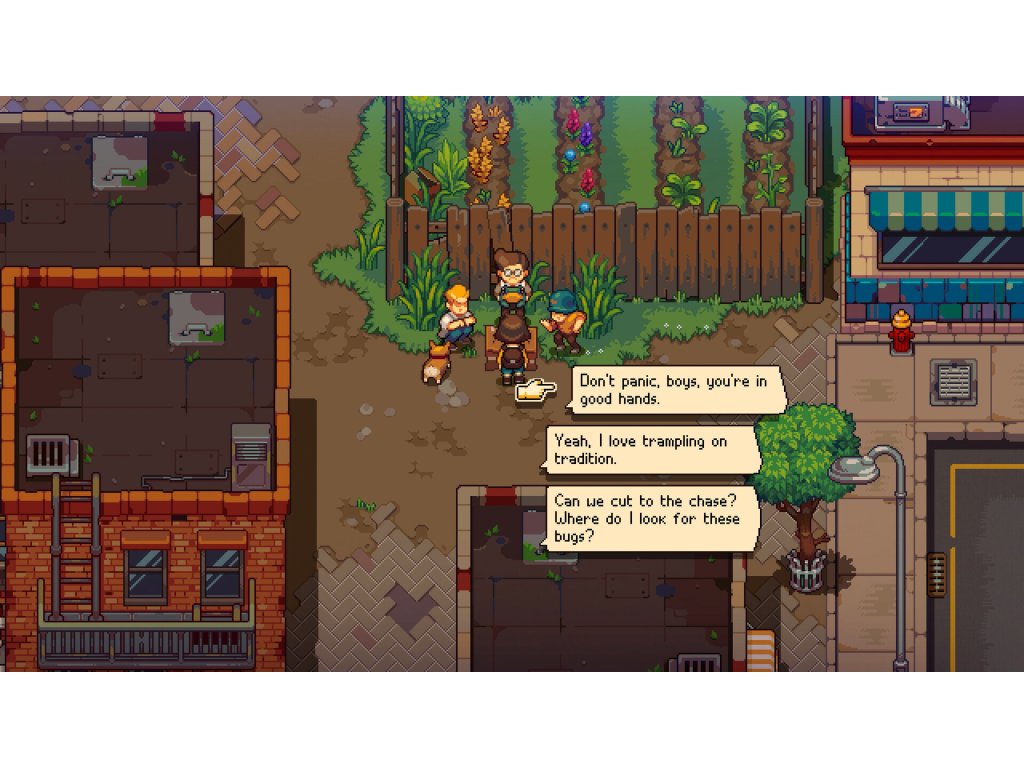Pick "Can we cut to the chase?" dialogue option

point(653,519)
